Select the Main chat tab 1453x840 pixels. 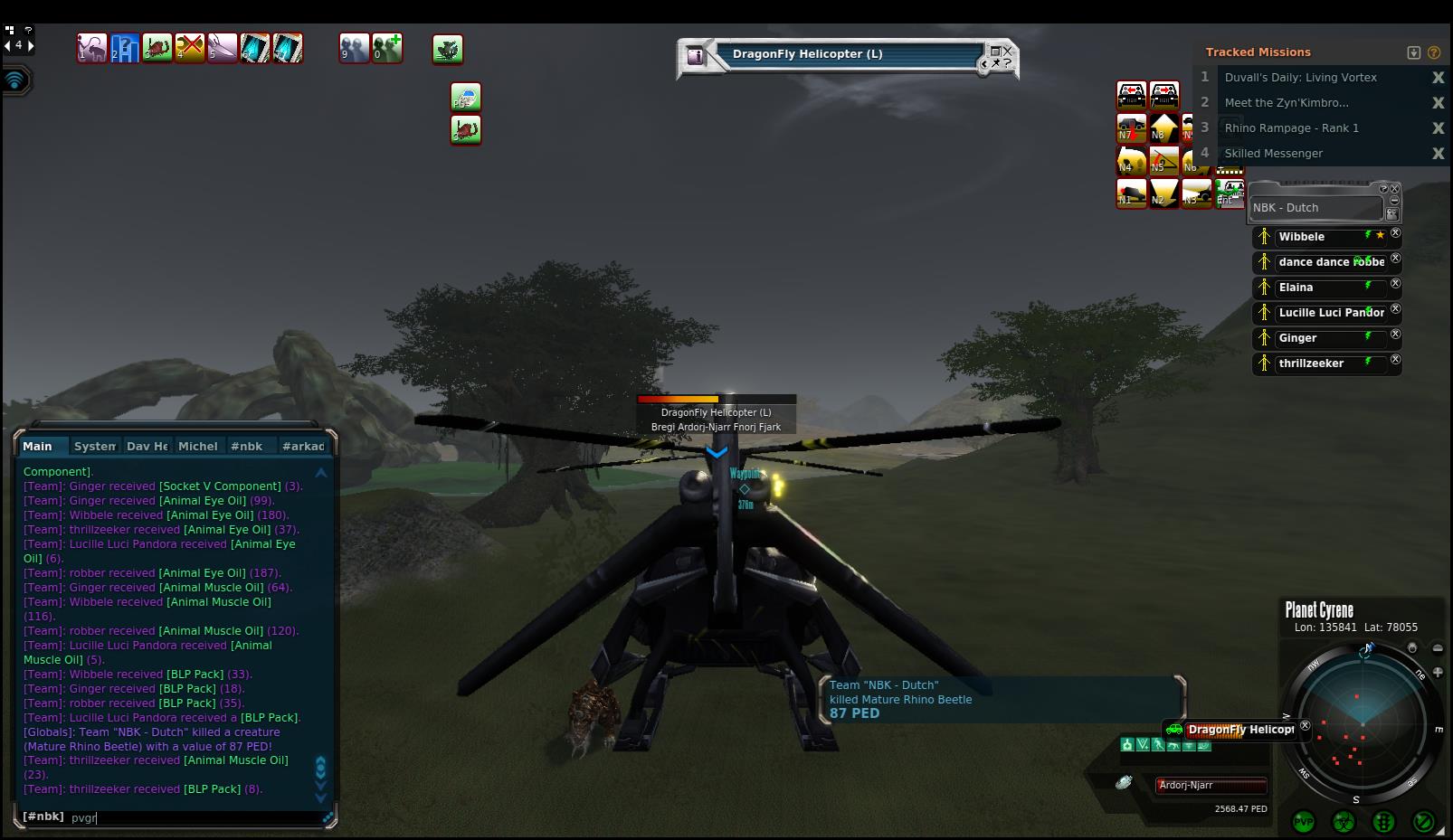pyautogui.click(x=38, y=446)
